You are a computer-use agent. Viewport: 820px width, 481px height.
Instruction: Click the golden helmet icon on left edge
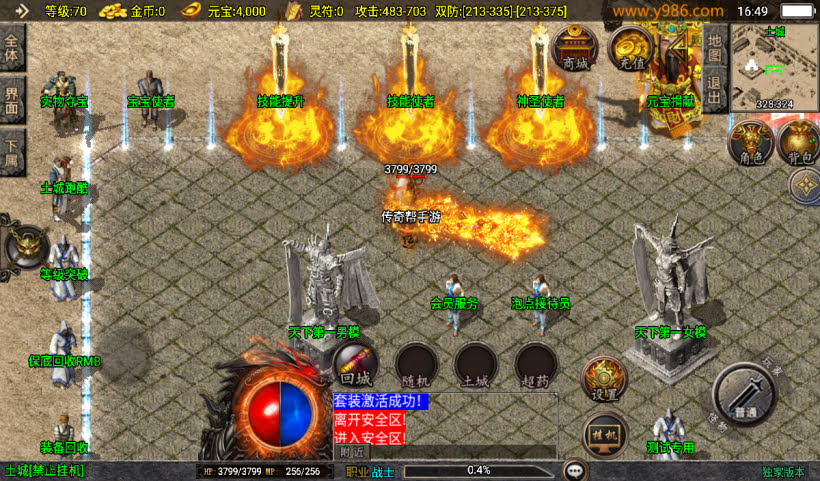pos(26,244)
